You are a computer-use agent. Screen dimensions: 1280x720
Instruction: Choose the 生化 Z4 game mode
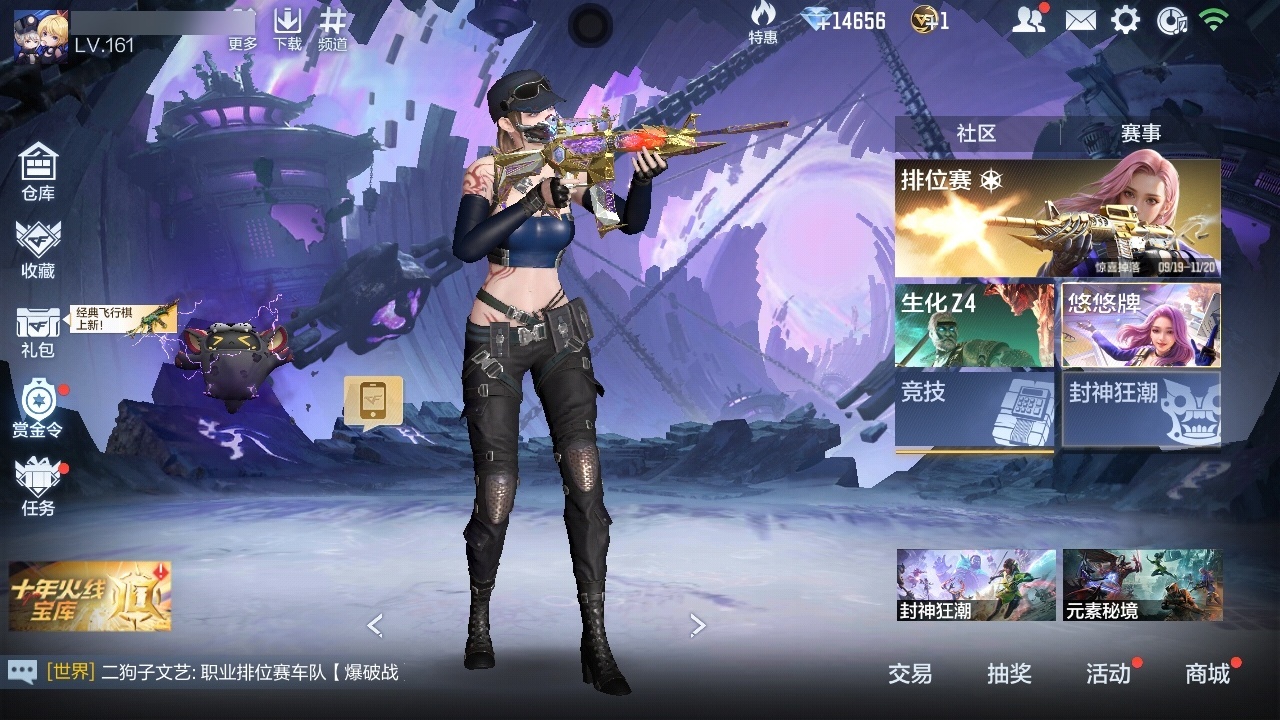click(974, 325)
